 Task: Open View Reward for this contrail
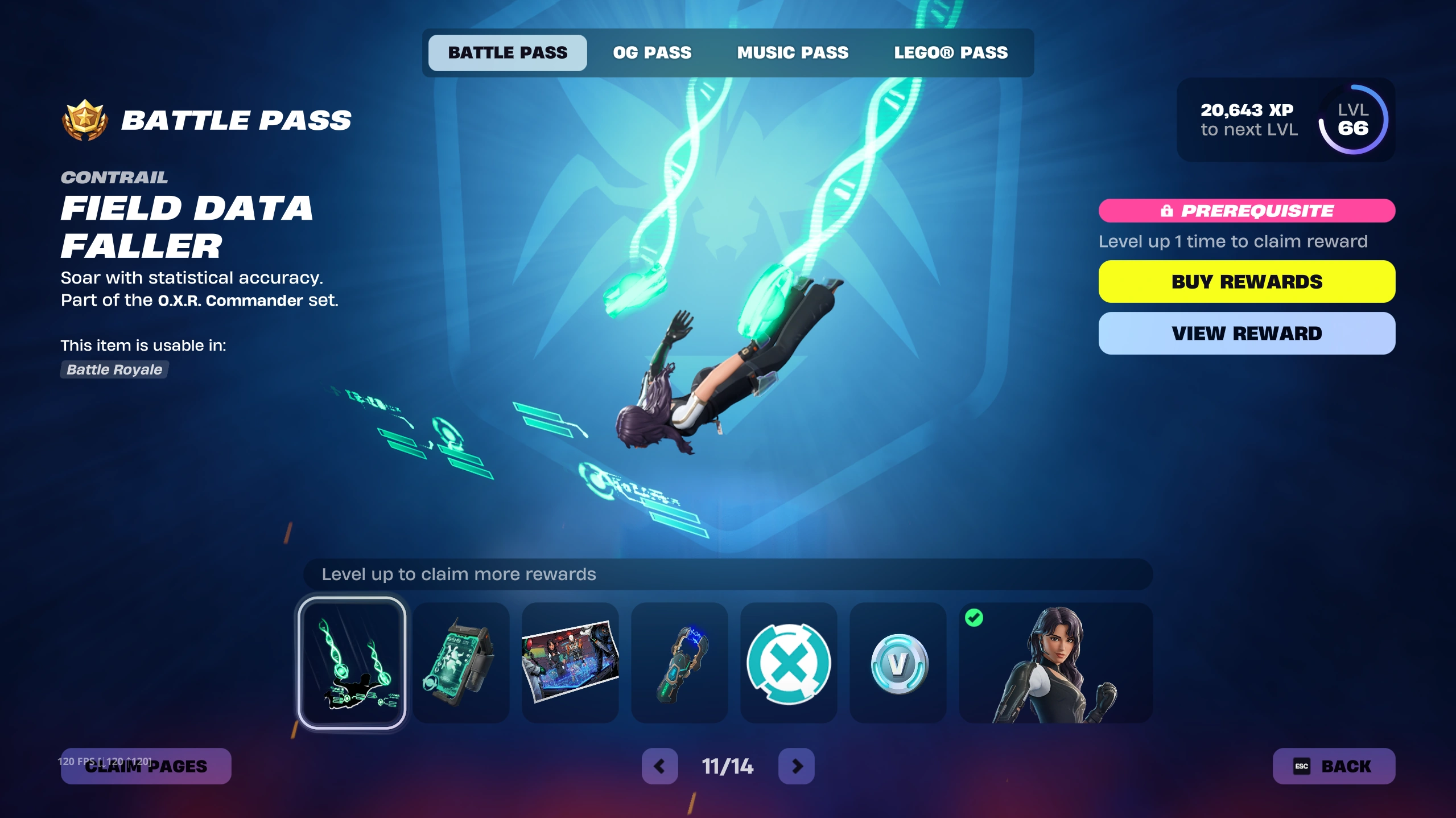(1246, 333)
